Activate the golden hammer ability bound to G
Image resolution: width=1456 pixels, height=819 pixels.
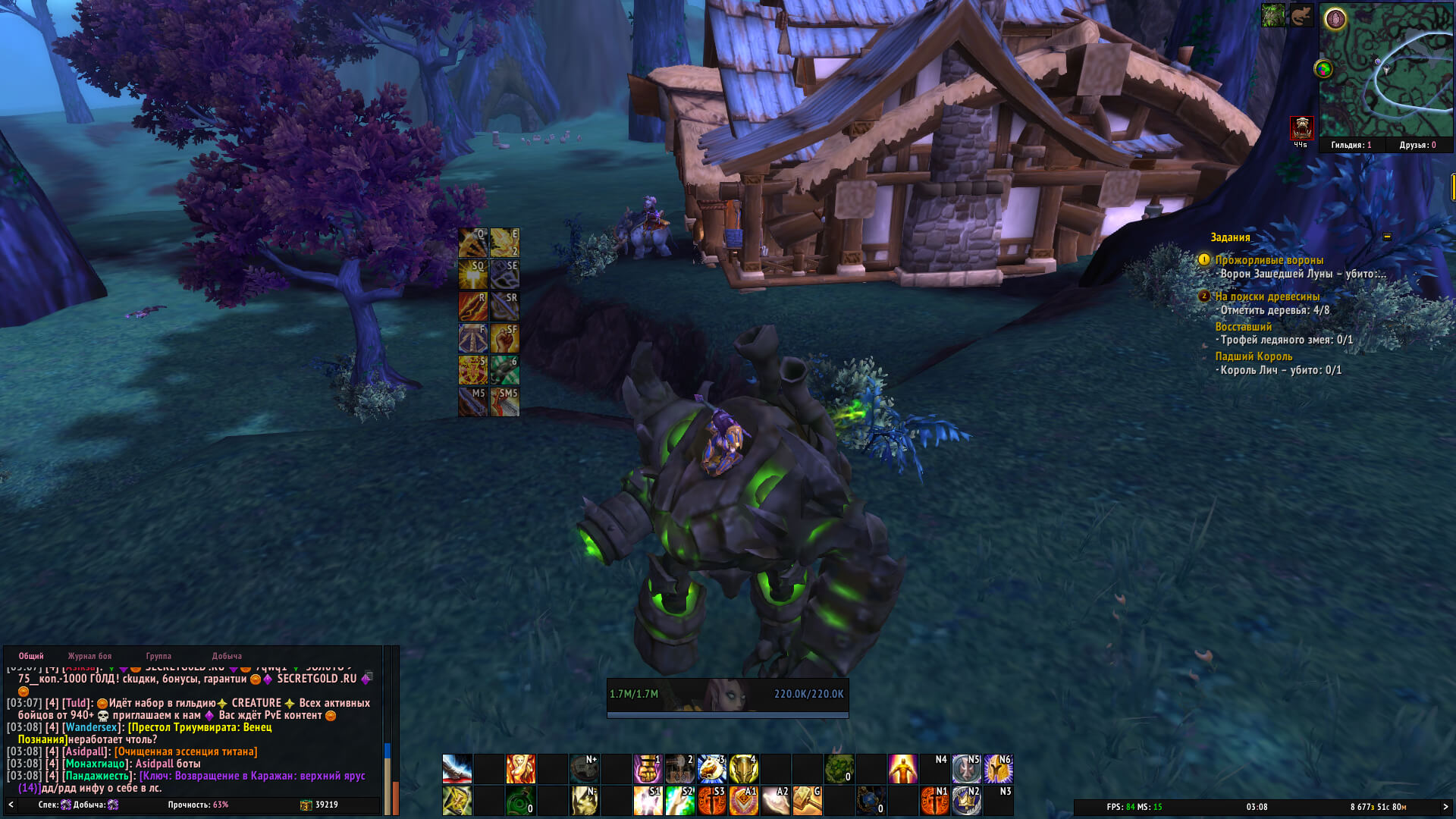pos(808,801)
